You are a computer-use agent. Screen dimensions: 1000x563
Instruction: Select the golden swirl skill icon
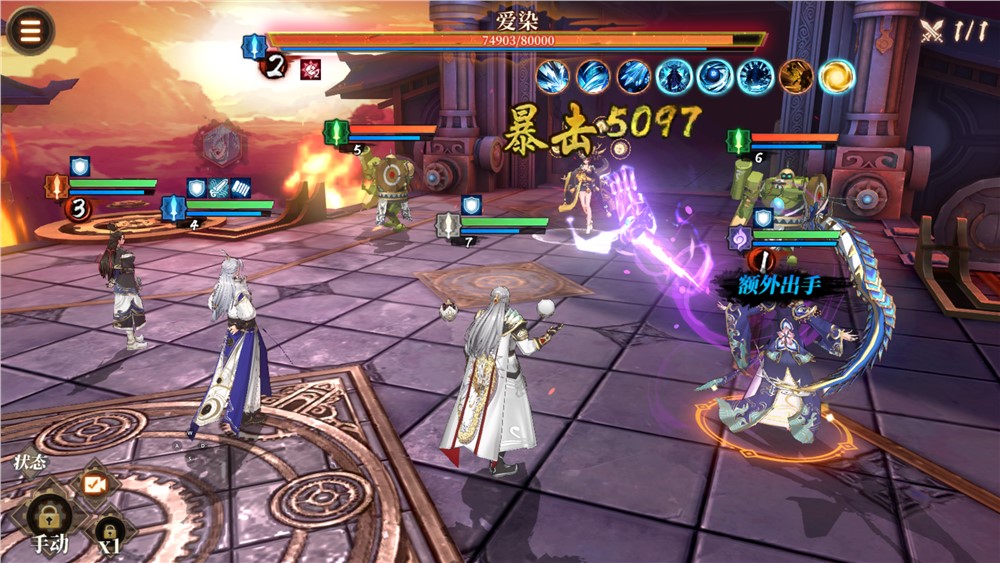click(x=837, y=76)
